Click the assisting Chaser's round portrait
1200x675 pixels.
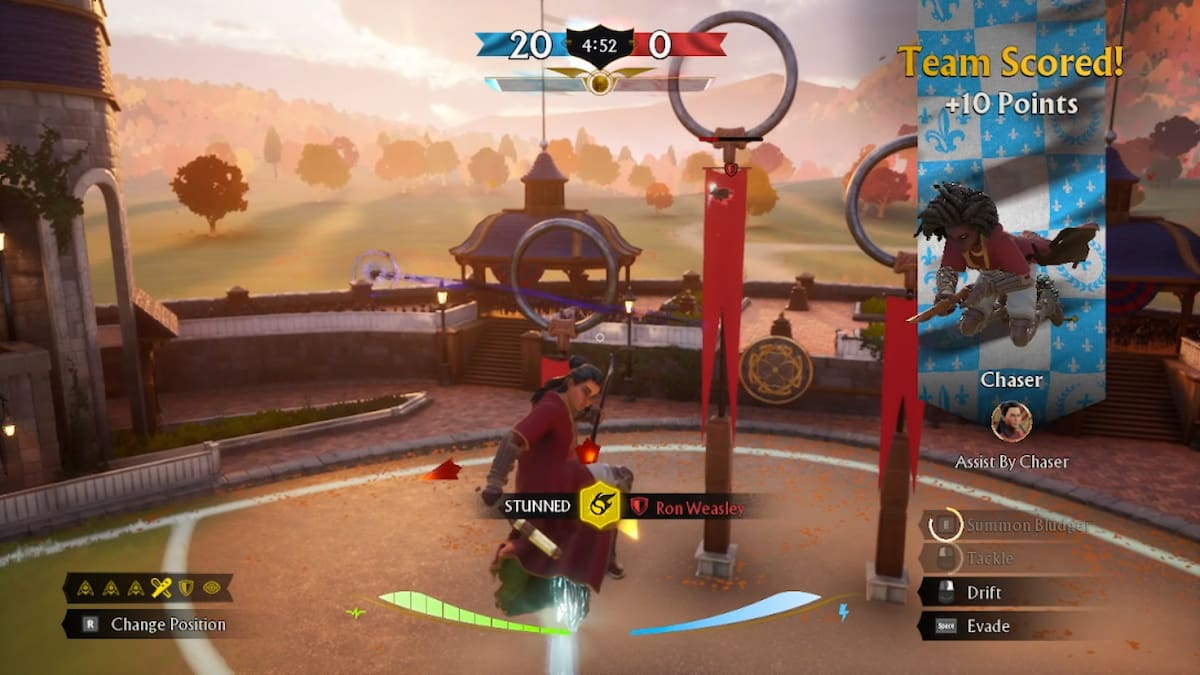point(1011,421)
